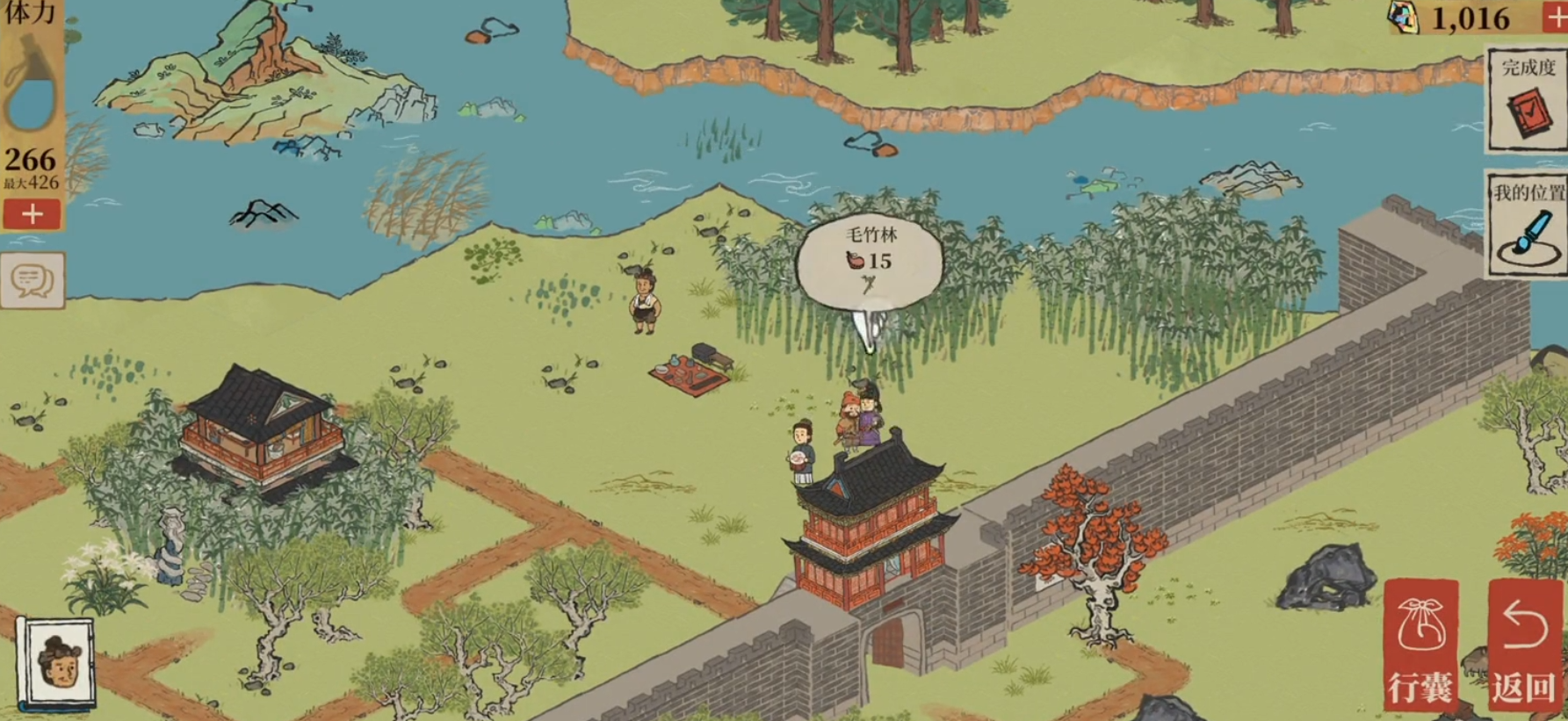1568x721 pixels.
Task: Open the chat bubble panel
Action: coord(33,281)
